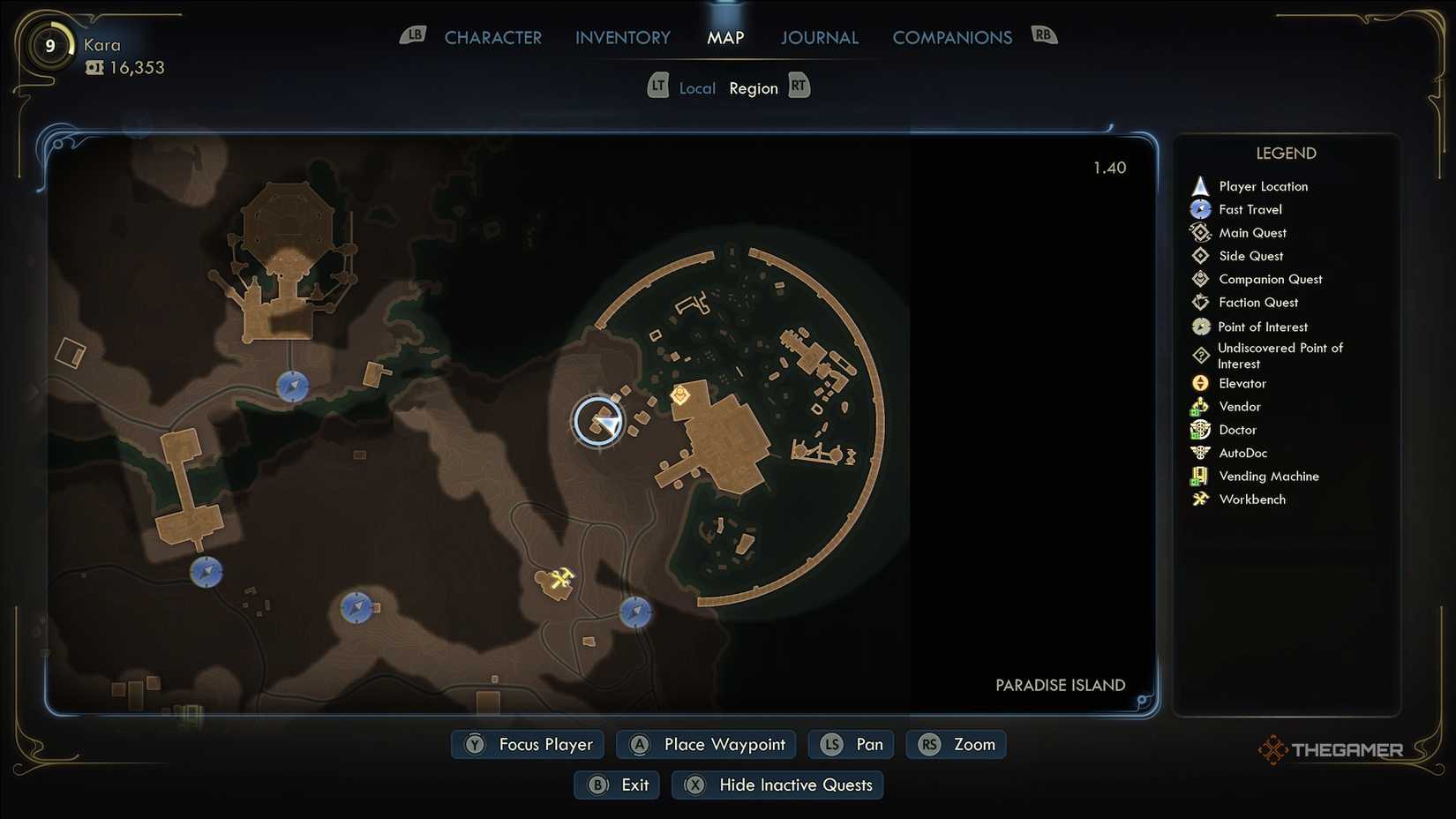Select the Fast Travel legend icon
Viewport: 1456px width, 819px height.
point(1200,209)
